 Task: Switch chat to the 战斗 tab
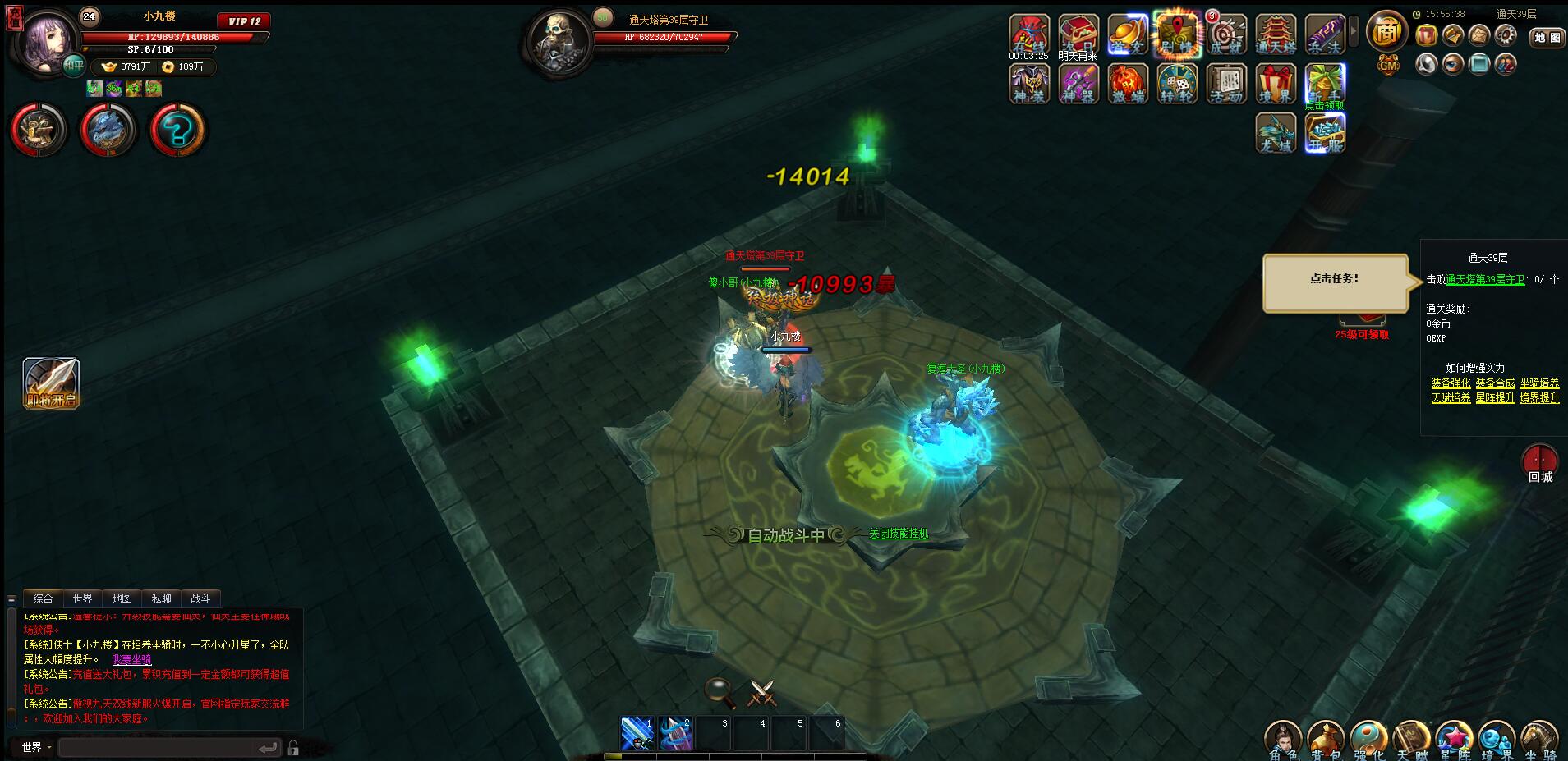pos(200,598)
